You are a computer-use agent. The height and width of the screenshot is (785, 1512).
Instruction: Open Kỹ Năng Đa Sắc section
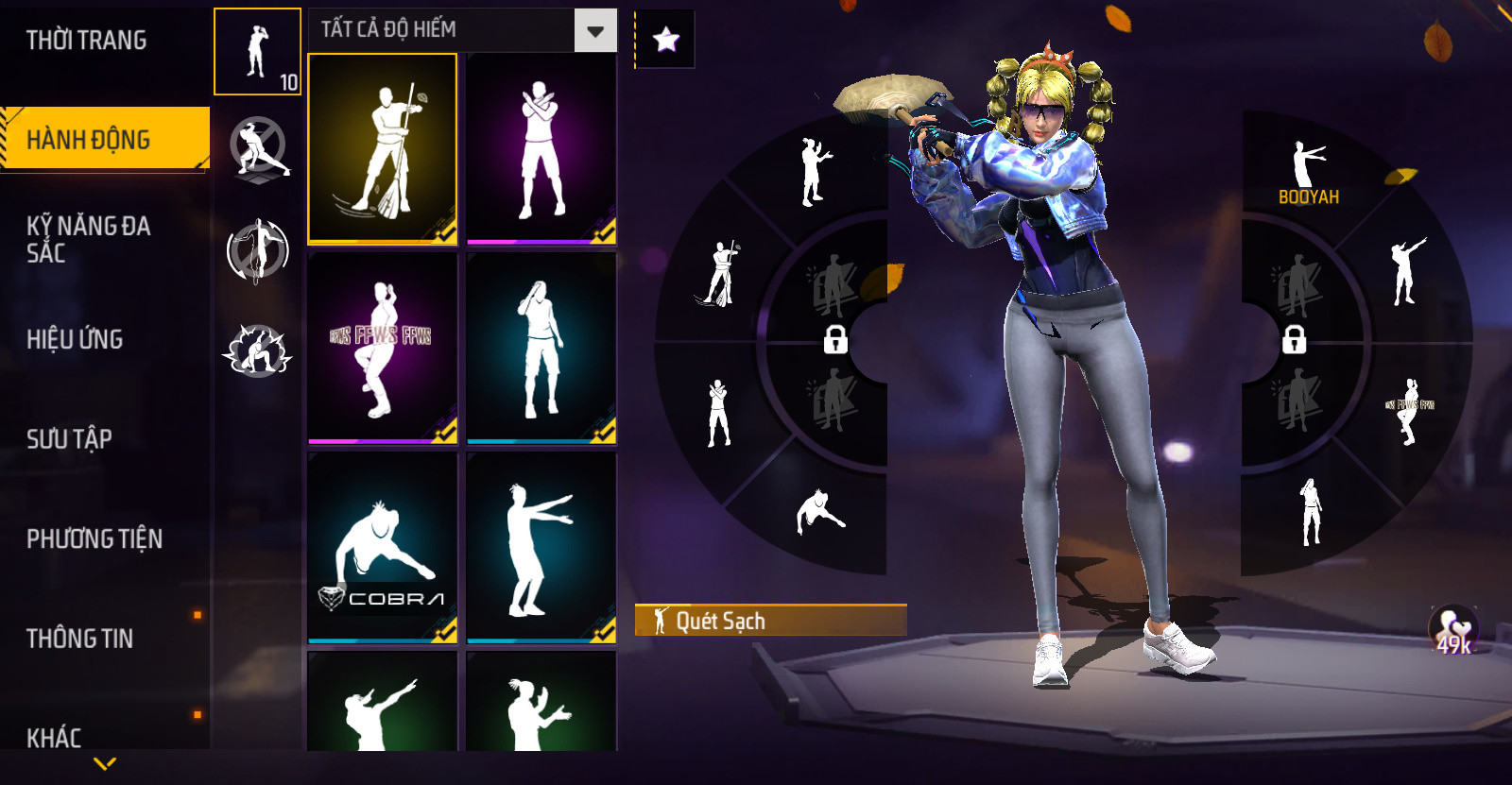coord(89,239)
